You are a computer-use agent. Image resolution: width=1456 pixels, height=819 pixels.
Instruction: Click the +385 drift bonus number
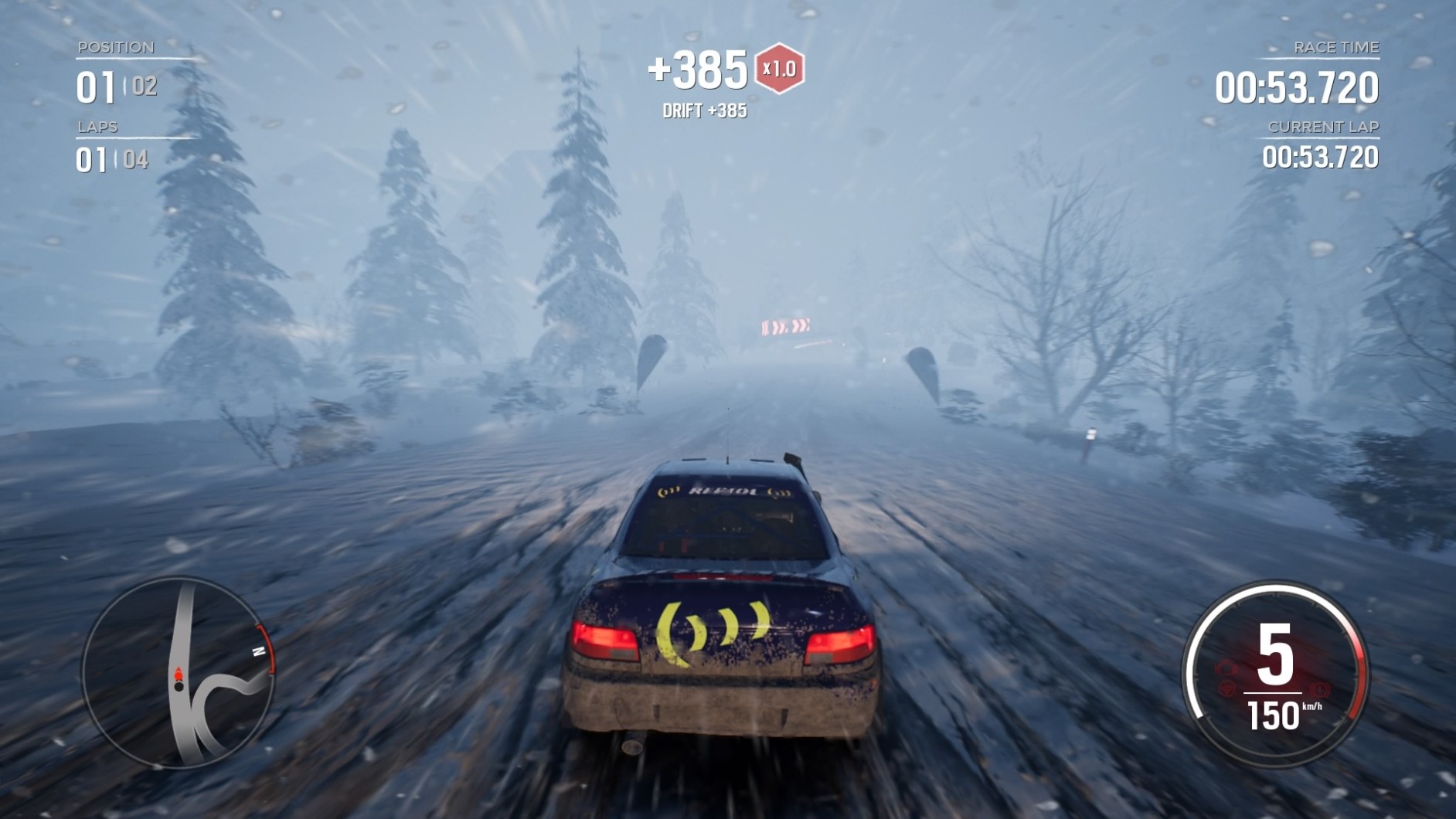click(x=699, y=68)
